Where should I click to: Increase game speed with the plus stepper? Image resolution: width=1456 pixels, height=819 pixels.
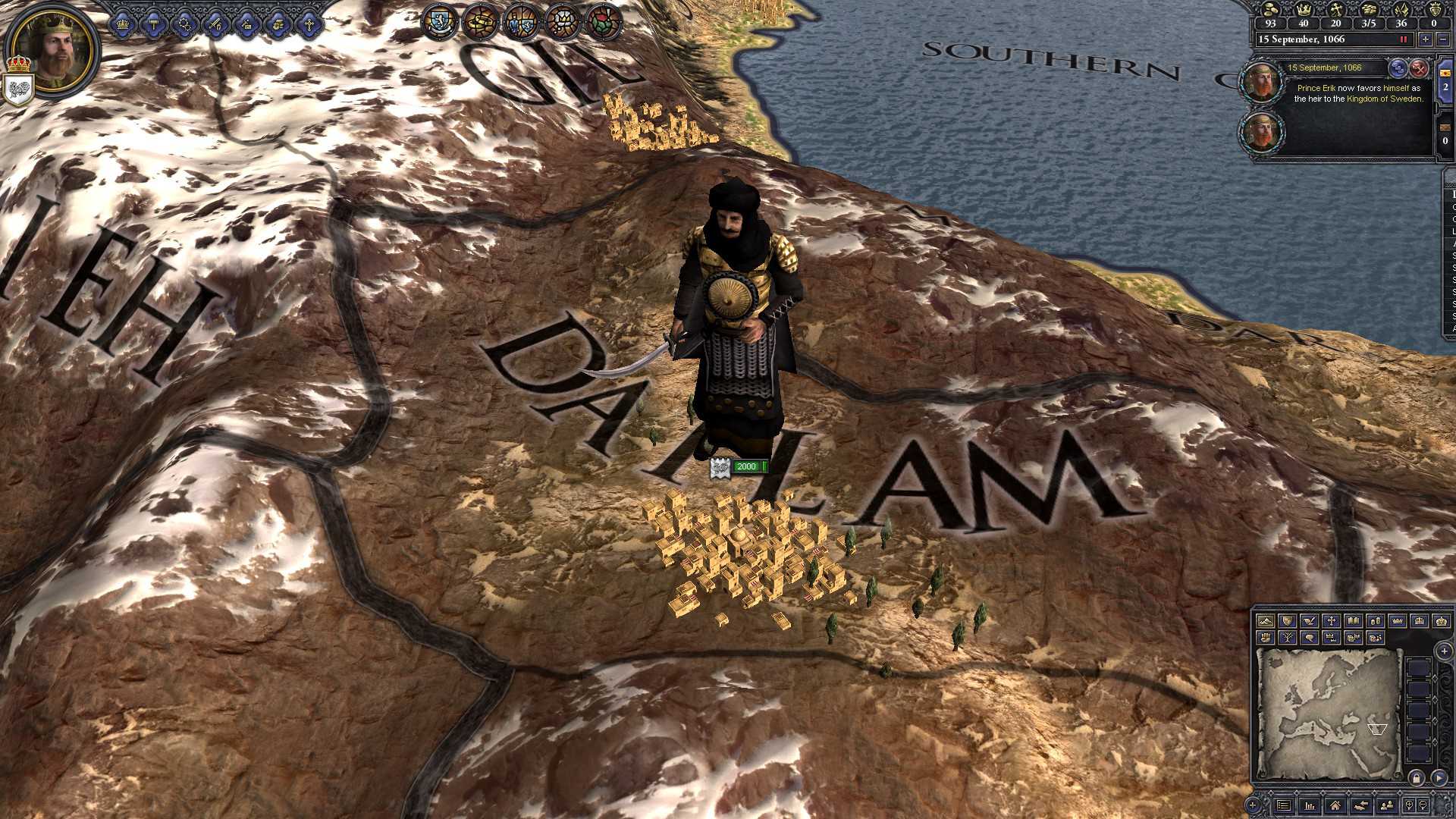tap(1426, 39)
